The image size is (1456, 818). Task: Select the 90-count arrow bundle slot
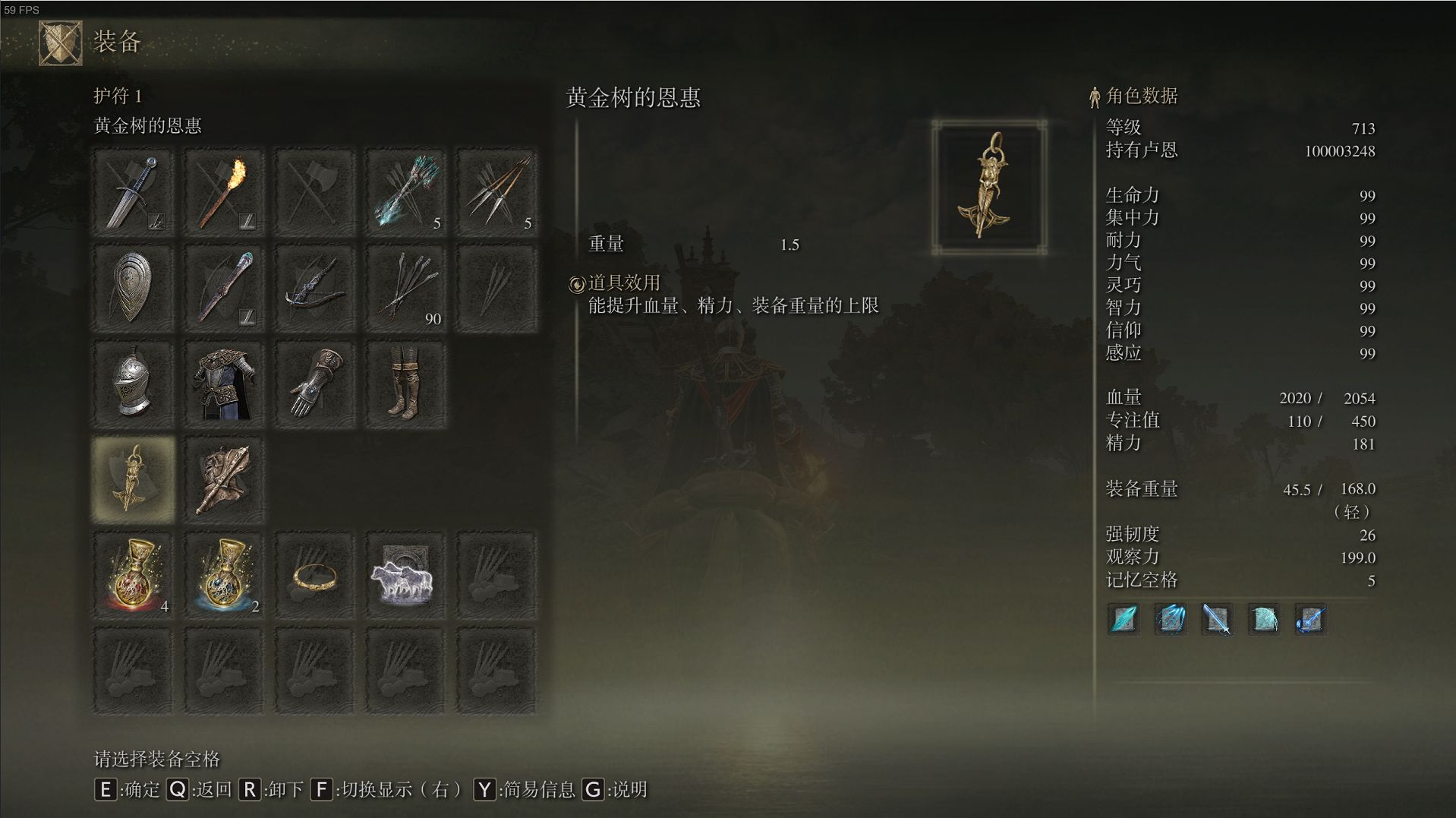pyautogui.click(x=406, y=288)
